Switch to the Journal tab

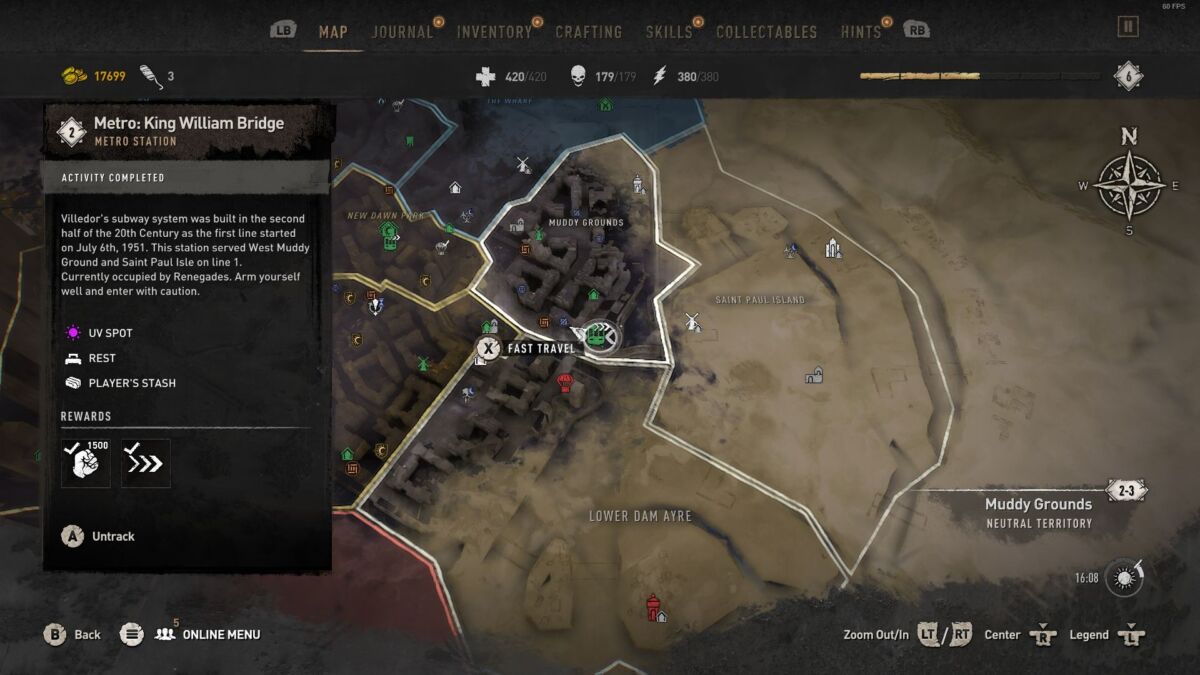point(402,32)
